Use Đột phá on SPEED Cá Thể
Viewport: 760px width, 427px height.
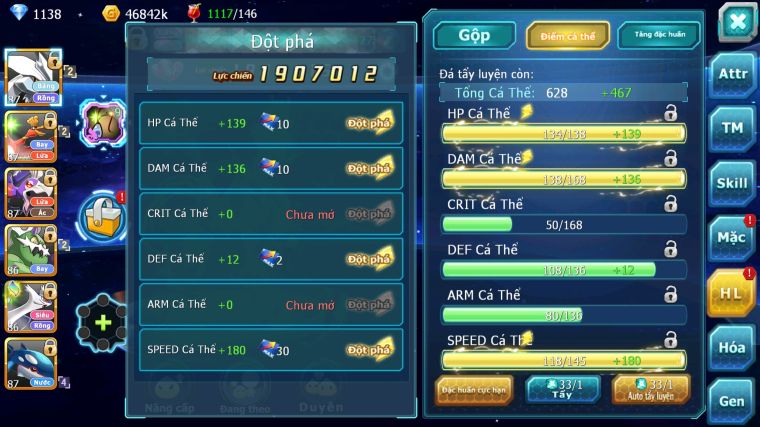[x=369, y=350]
